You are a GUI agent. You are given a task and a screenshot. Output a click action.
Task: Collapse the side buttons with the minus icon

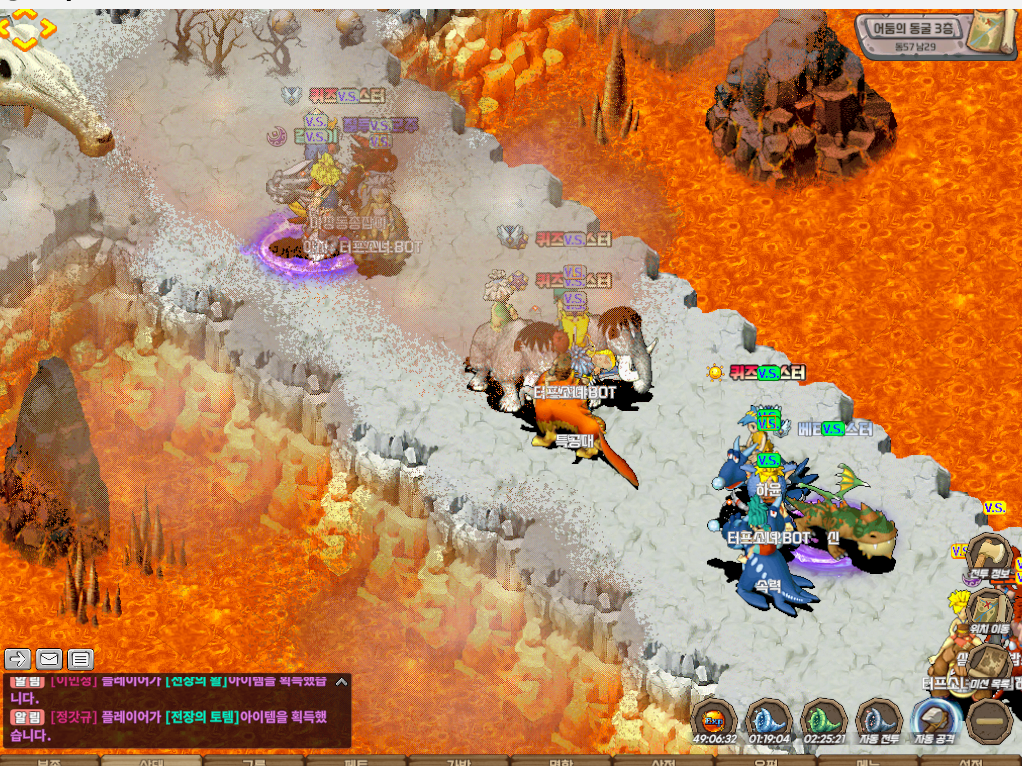point(991,720)
